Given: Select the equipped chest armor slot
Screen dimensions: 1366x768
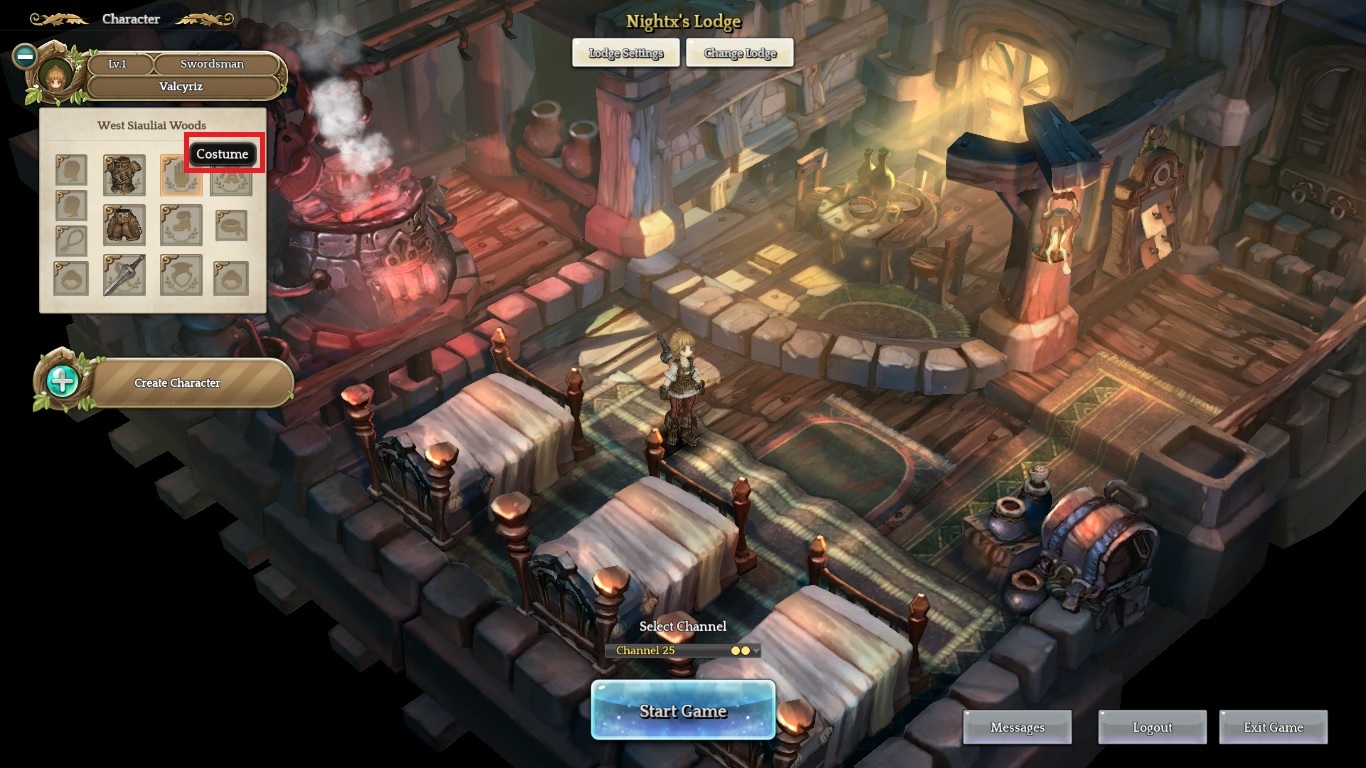Looking at the screenshot, I should pyautogui.click(x=124, y=175).
